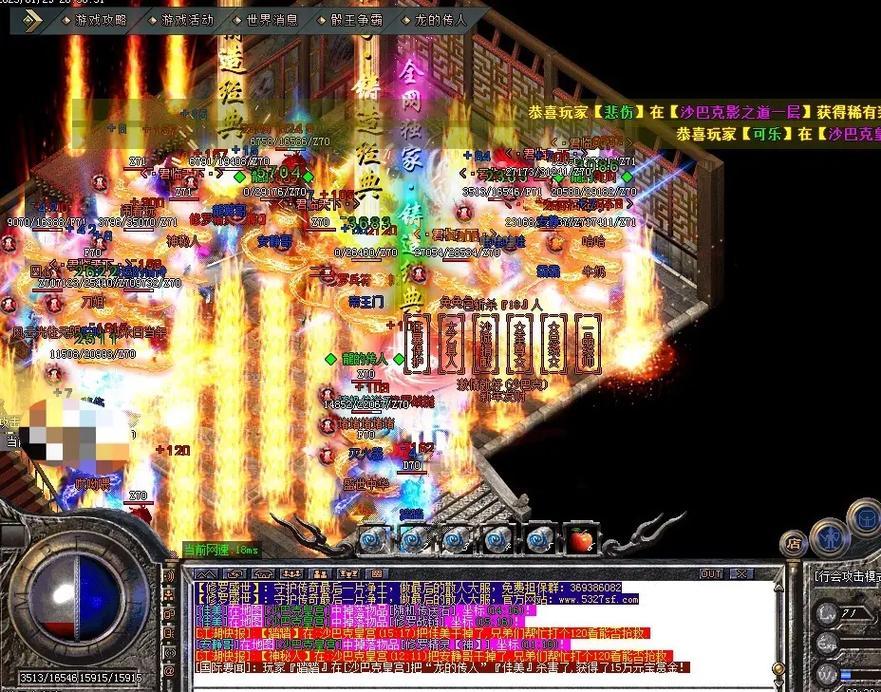Toggle the 行会攻击模式 attack mode label
This screenshot has width=881, height=692.
coord(846,576)
